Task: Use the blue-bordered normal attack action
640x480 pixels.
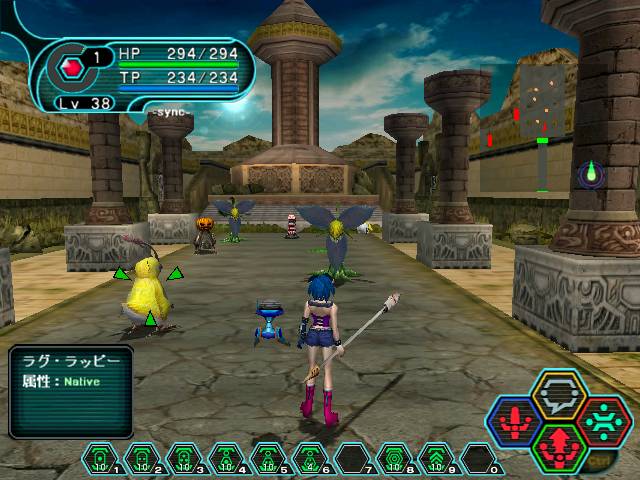Action: [513, 421]
